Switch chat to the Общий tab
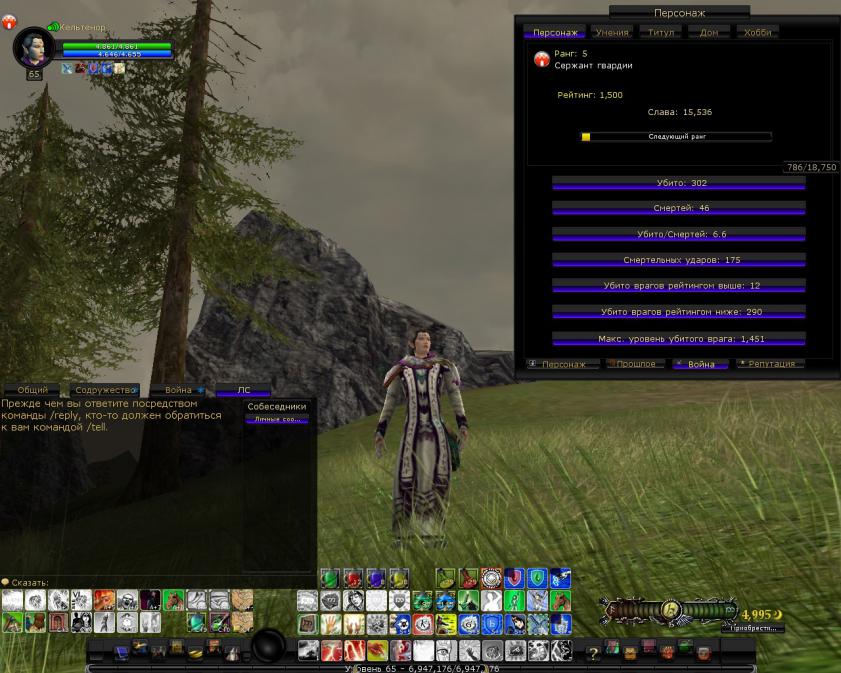Image resolution: width=841 pixels, height=673 pixels. [x=32, y=390]
